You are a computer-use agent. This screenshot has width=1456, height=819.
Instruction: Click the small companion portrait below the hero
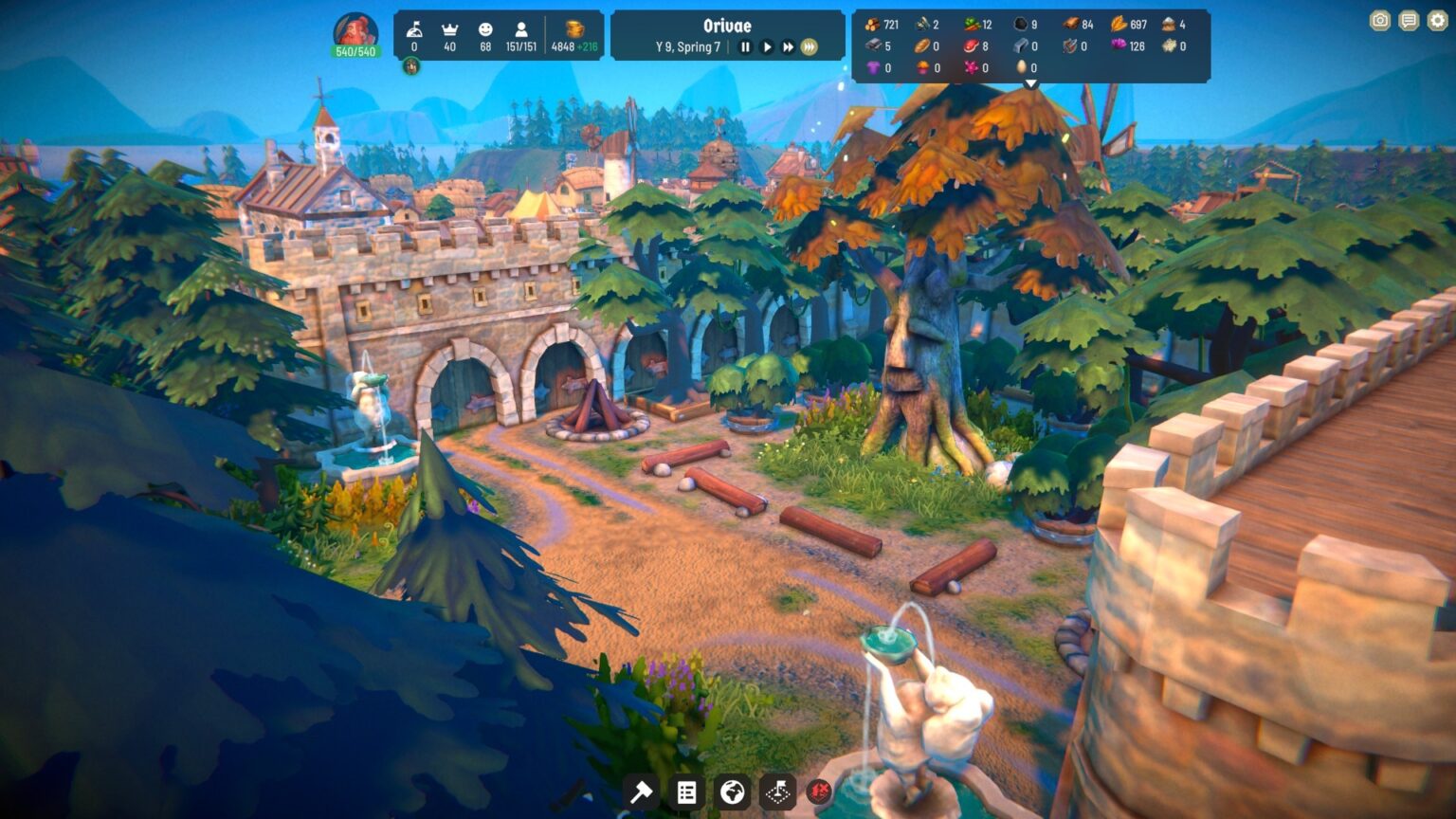(x=411, y=66)
